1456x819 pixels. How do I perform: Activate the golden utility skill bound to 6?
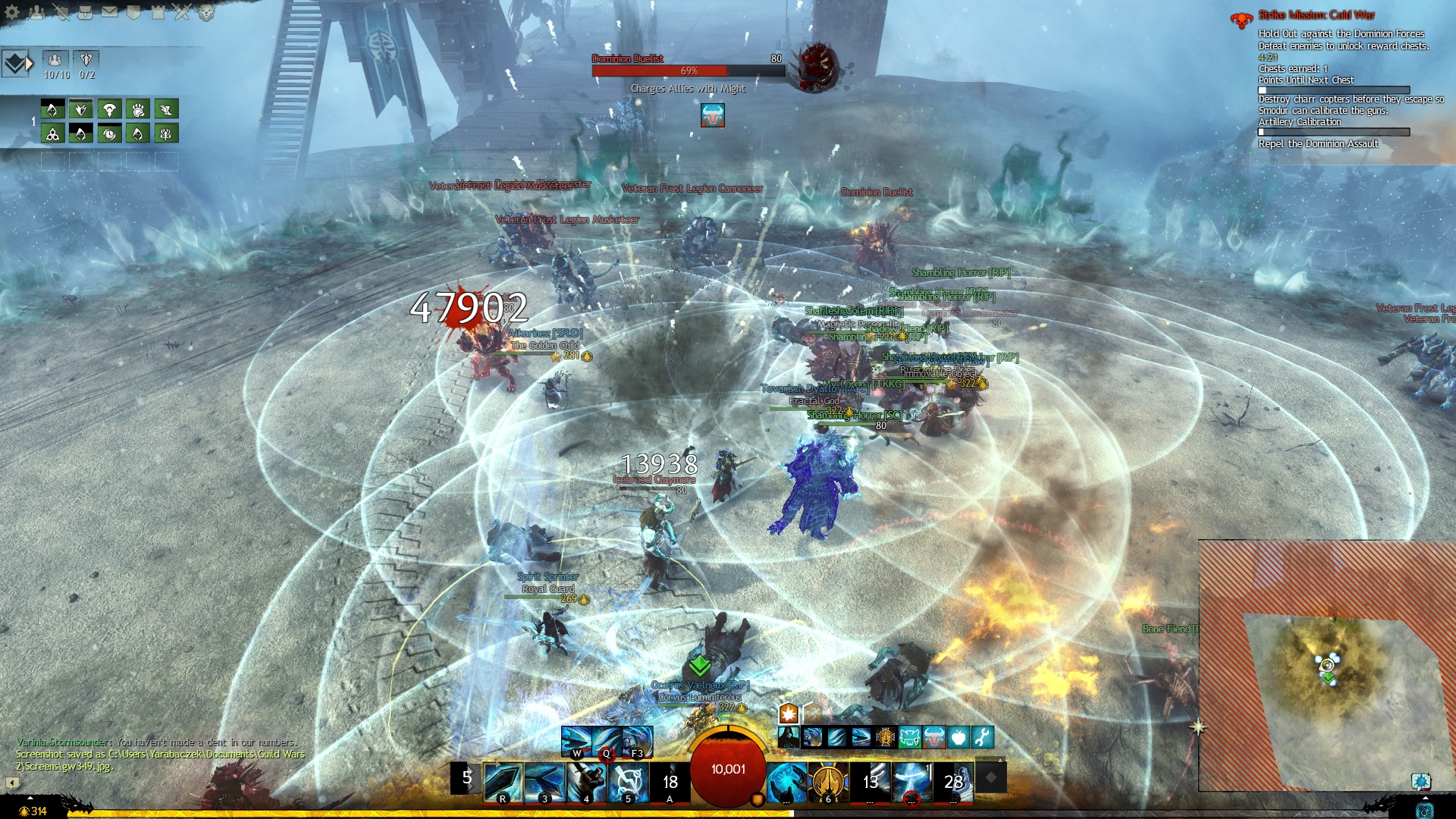(x=828, y=782)
